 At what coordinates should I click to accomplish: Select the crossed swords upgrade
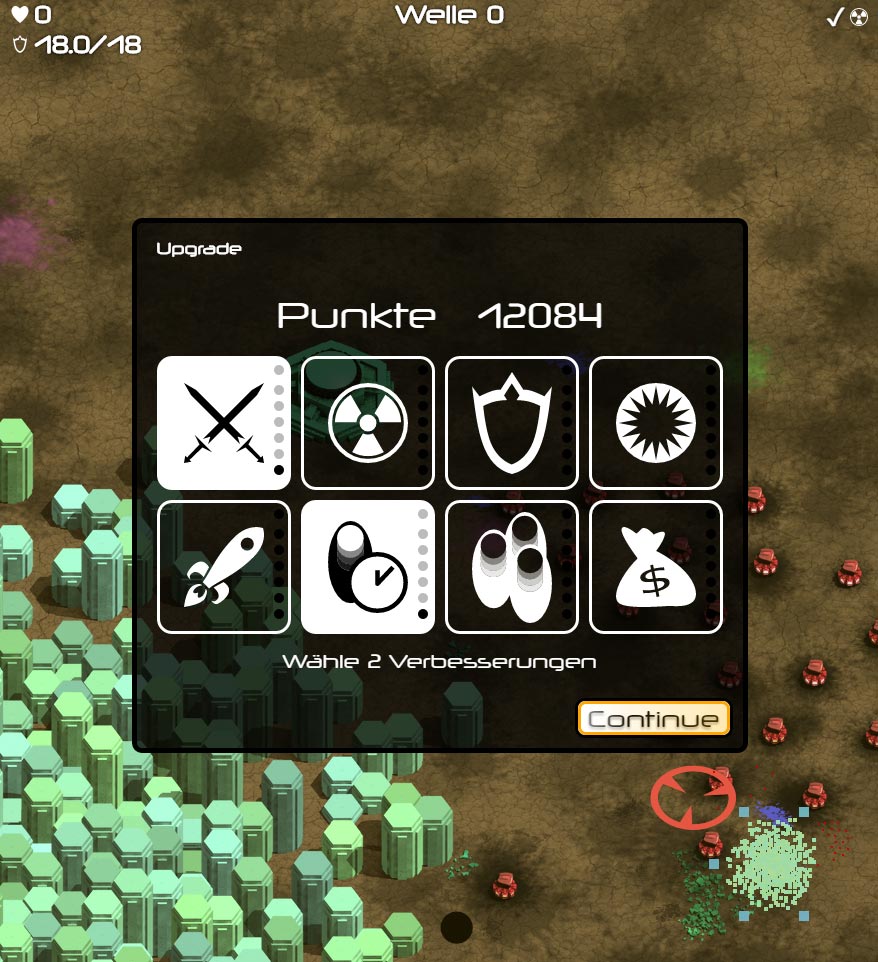[x=223, y=423]
